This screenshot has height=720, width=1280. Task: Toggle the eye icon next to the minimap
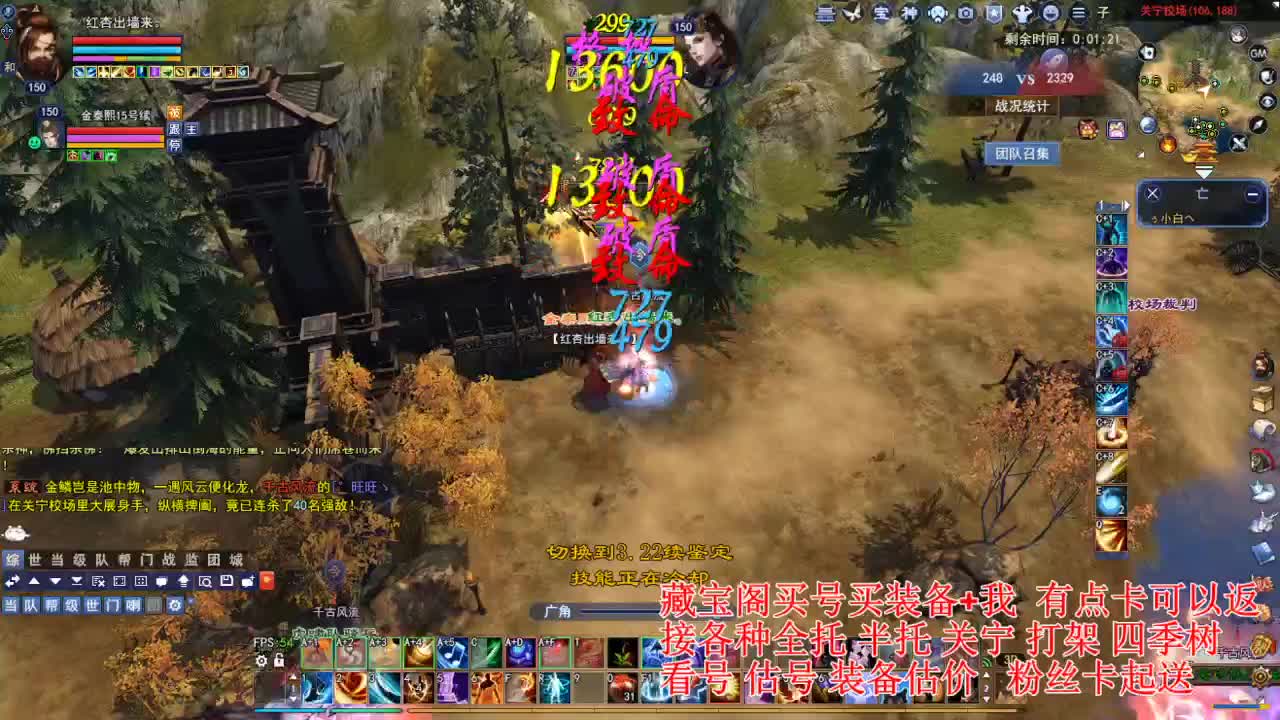click(x=1266, y=101)
